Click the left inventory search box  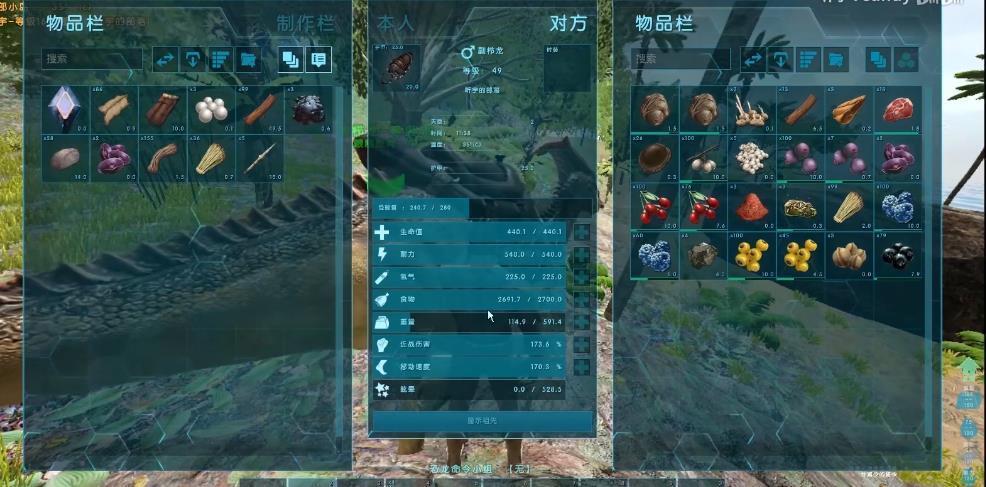tap(93, 59)
